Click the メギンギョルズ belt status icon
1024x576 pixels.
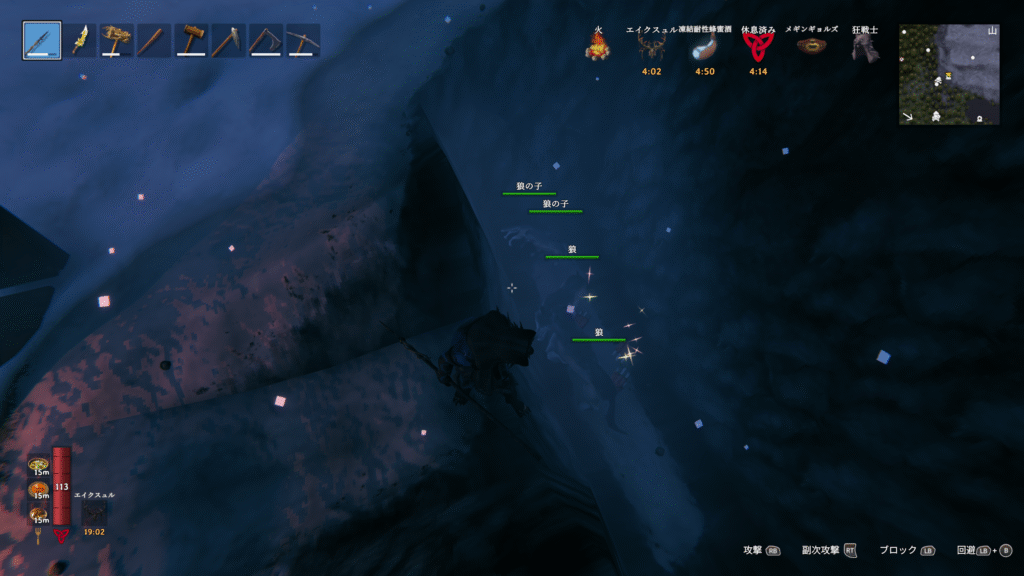(811, 46)
